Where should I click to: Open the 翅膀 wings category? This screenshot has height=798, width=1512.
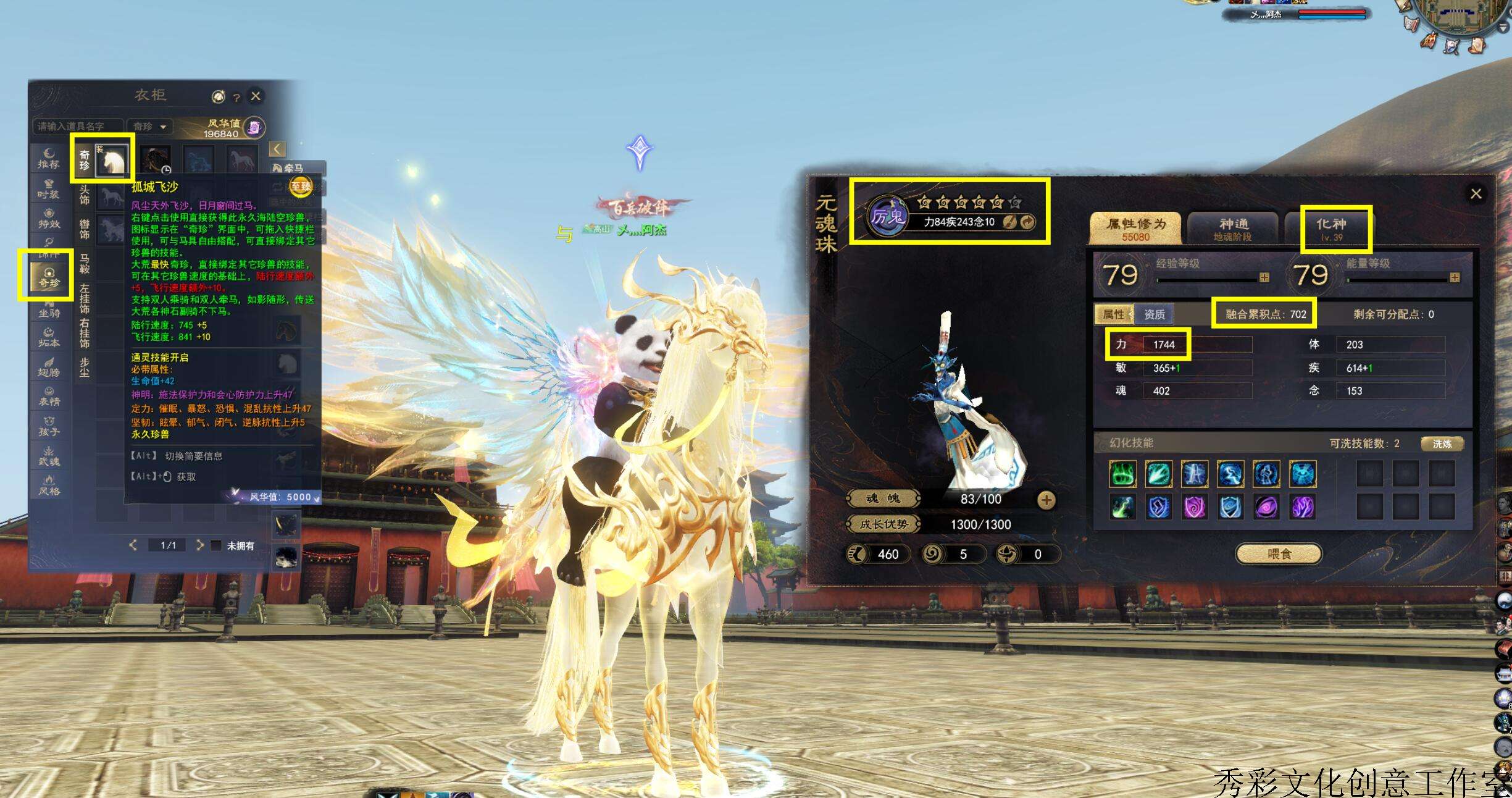tap(49, 367)
